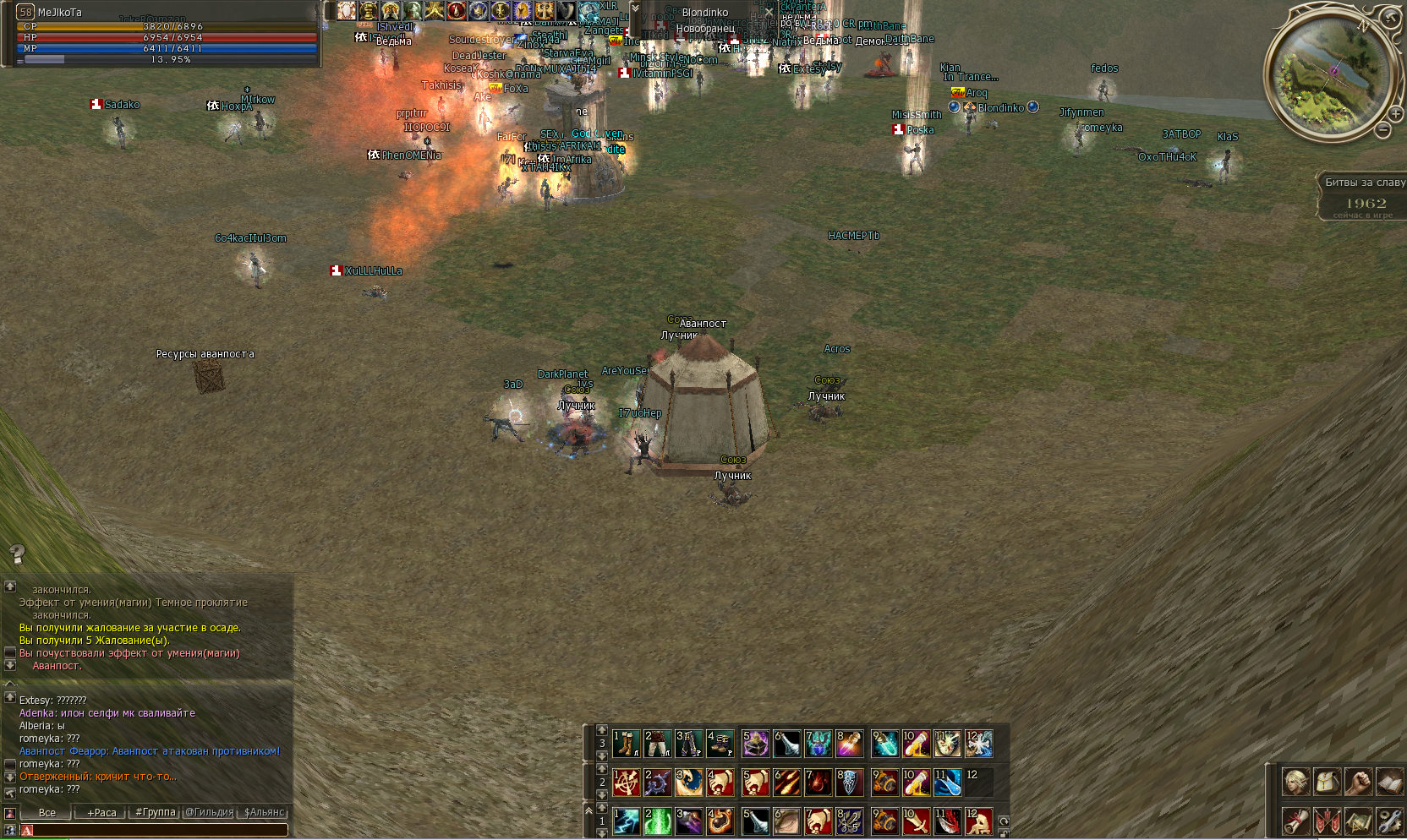Open the world map scroll icon
The image size is (1407, 840).
pyautogui.click(x=1358, y=820)
